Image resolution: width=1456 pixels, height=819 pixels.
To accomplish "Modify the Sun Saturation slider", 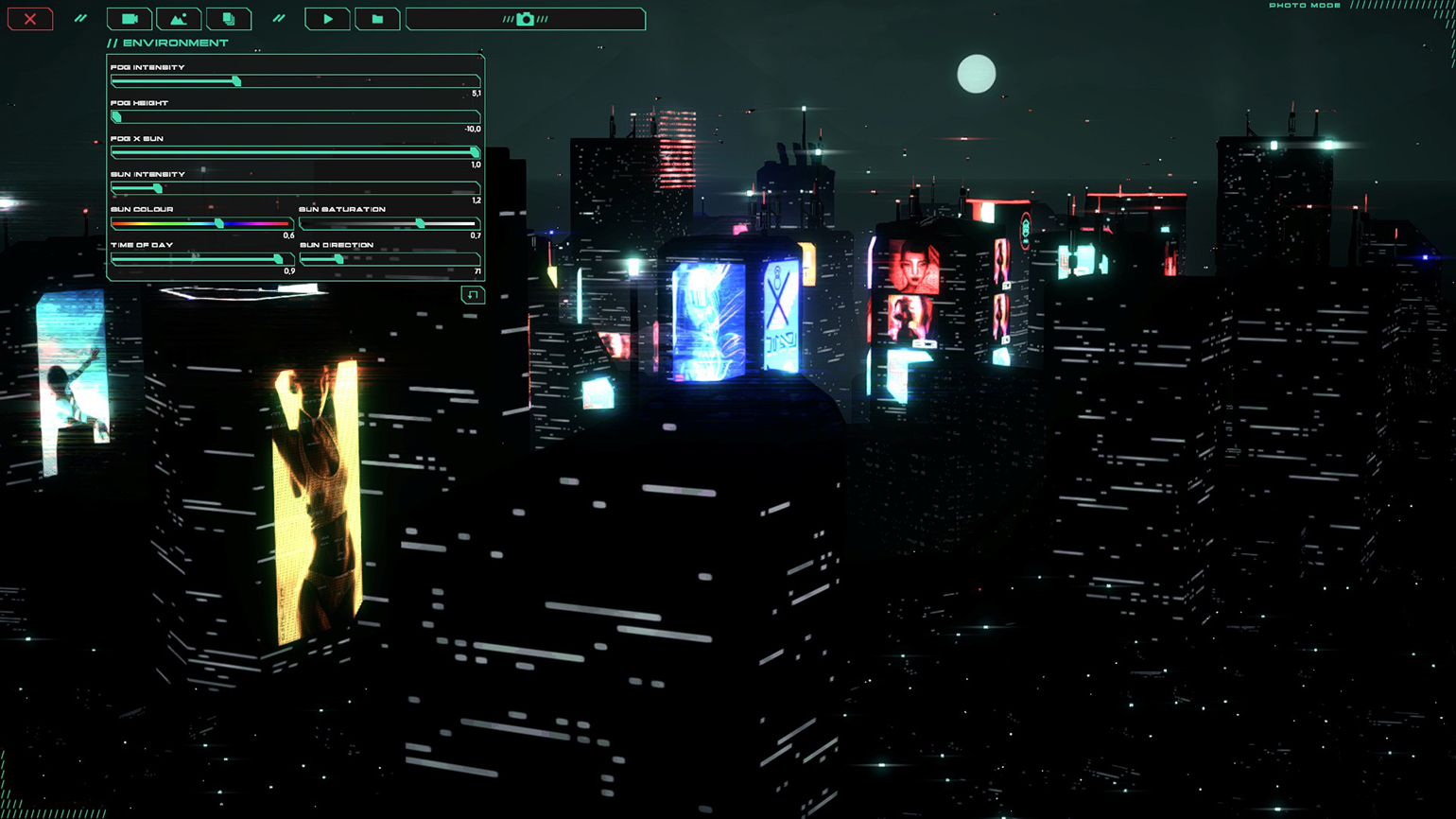I will [420, 223].
